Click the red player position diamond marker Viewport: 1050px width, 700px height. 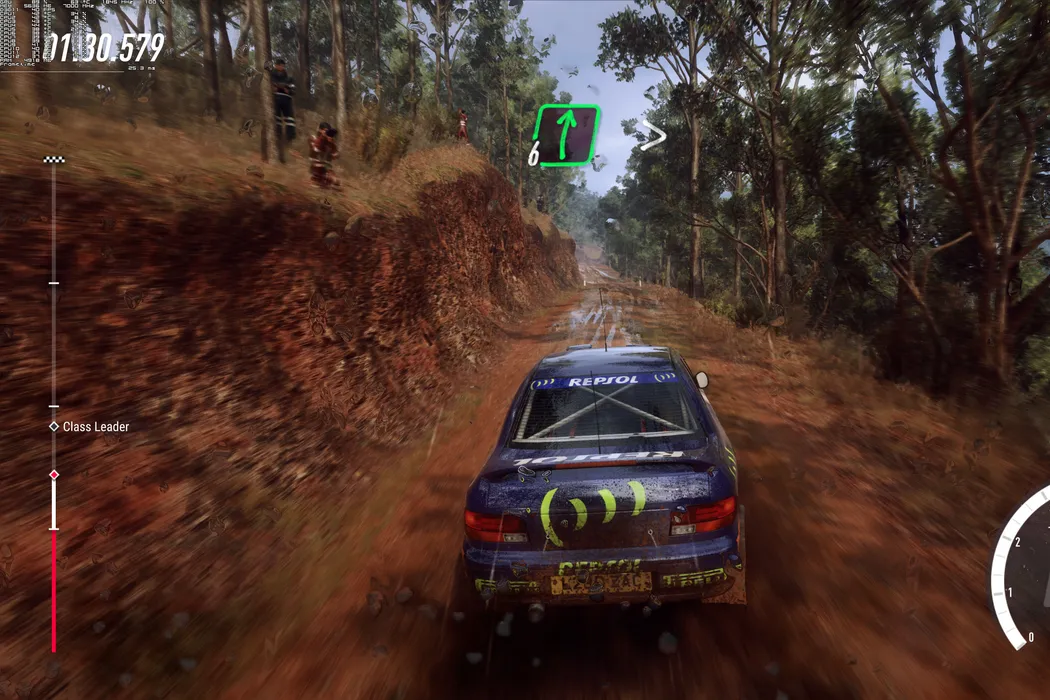point(54,474)
